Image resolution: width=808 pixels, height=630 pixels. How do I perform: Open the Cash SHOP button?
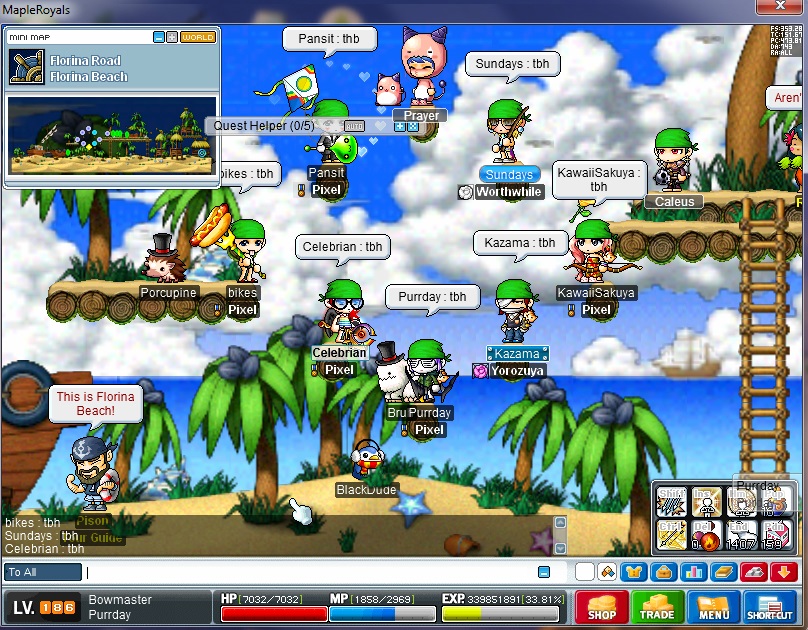602,606
